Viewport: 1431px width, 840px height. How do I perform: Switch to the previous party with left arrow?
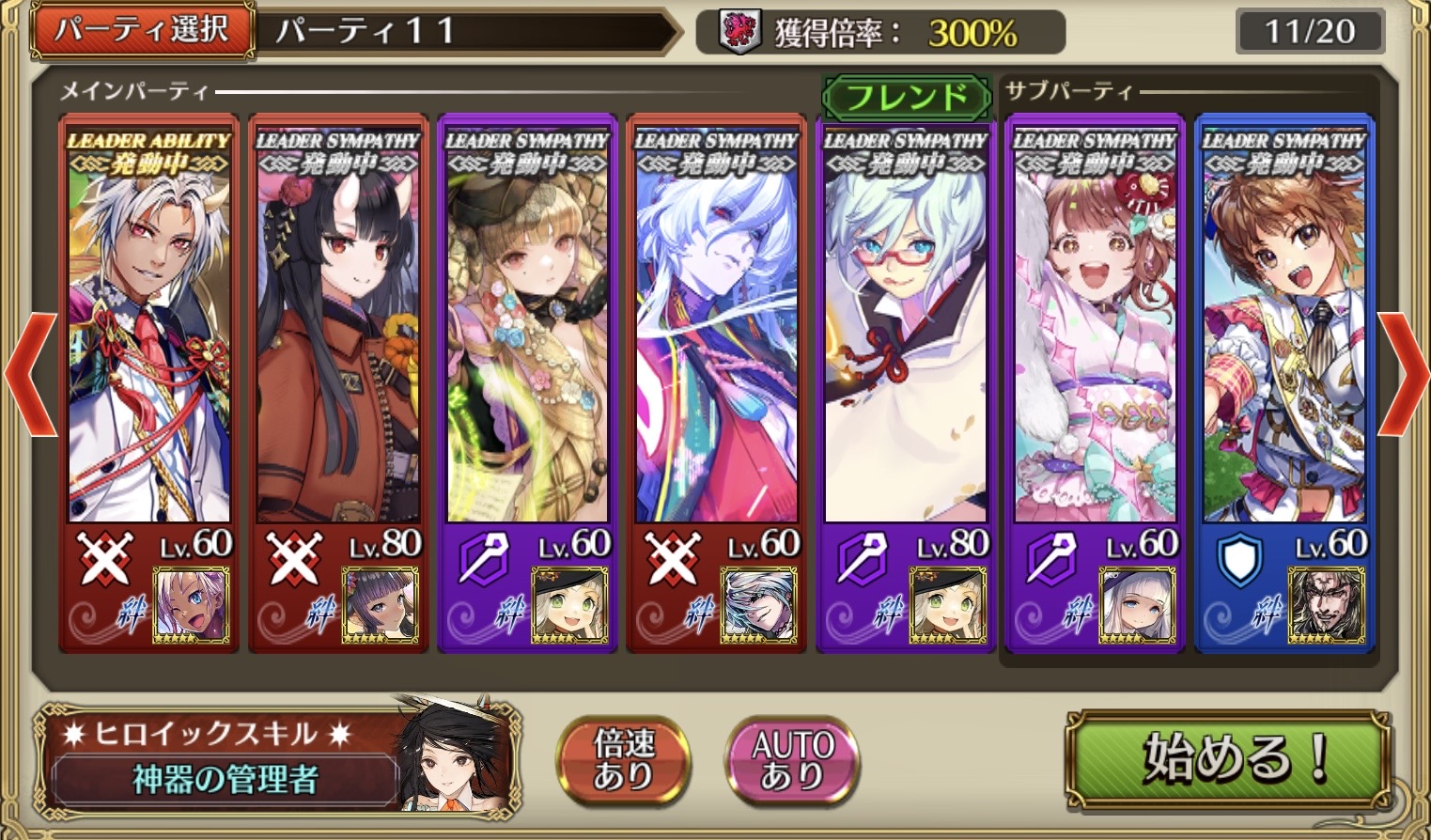tap(30, 373)
